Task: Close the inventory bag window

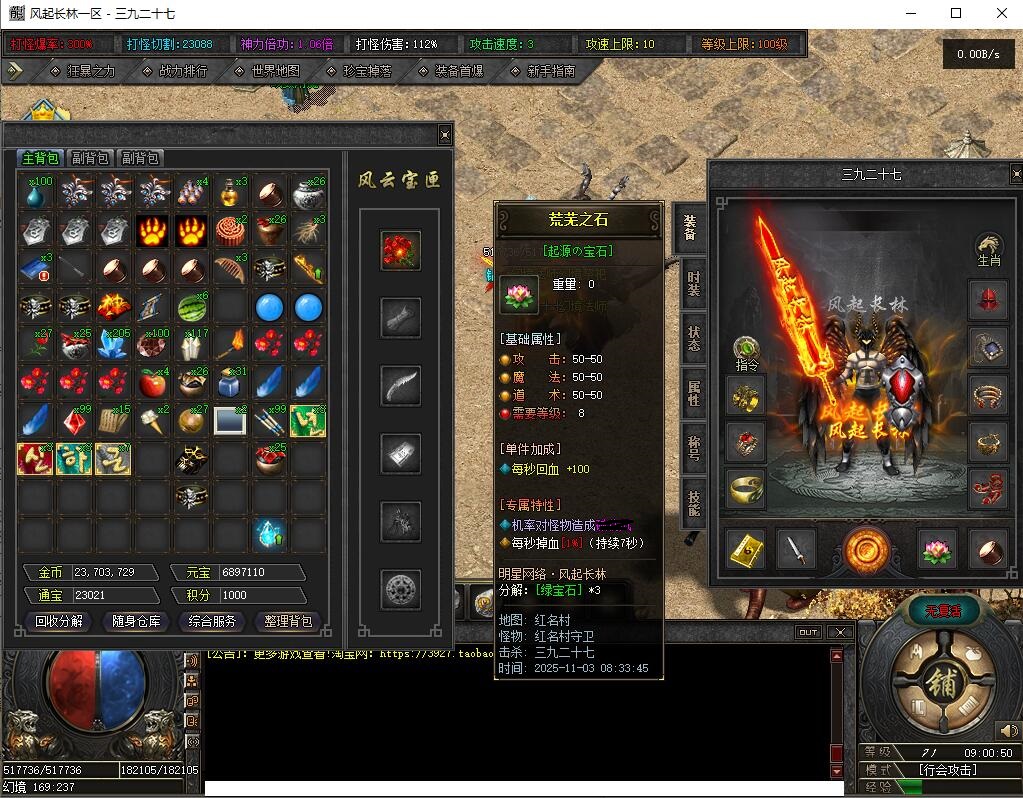Action: [445, 135]
